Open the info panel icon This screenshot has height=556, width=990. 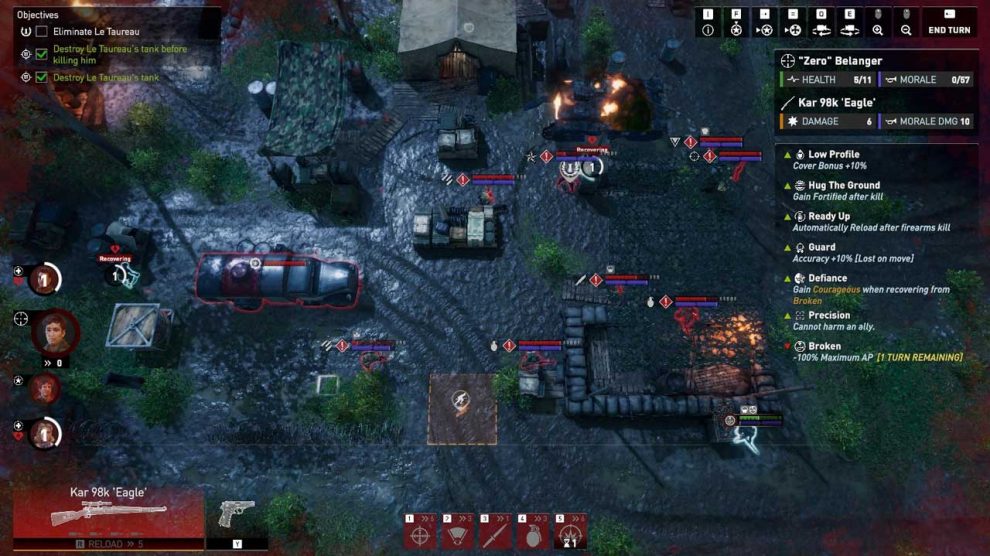[x=708, y=30]
